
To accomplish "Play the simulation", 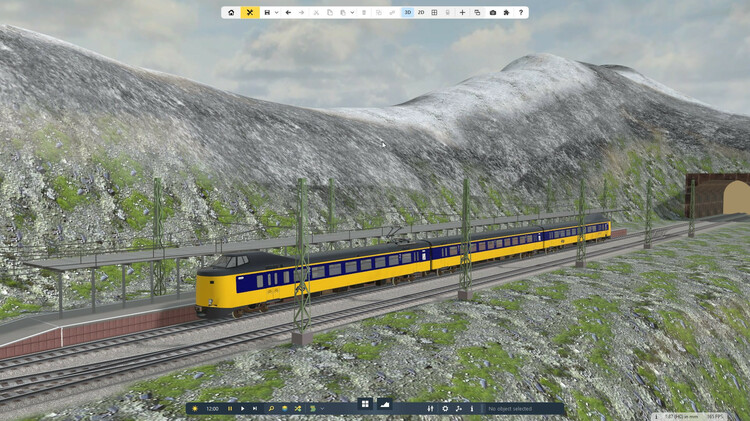I will point(242,409).
